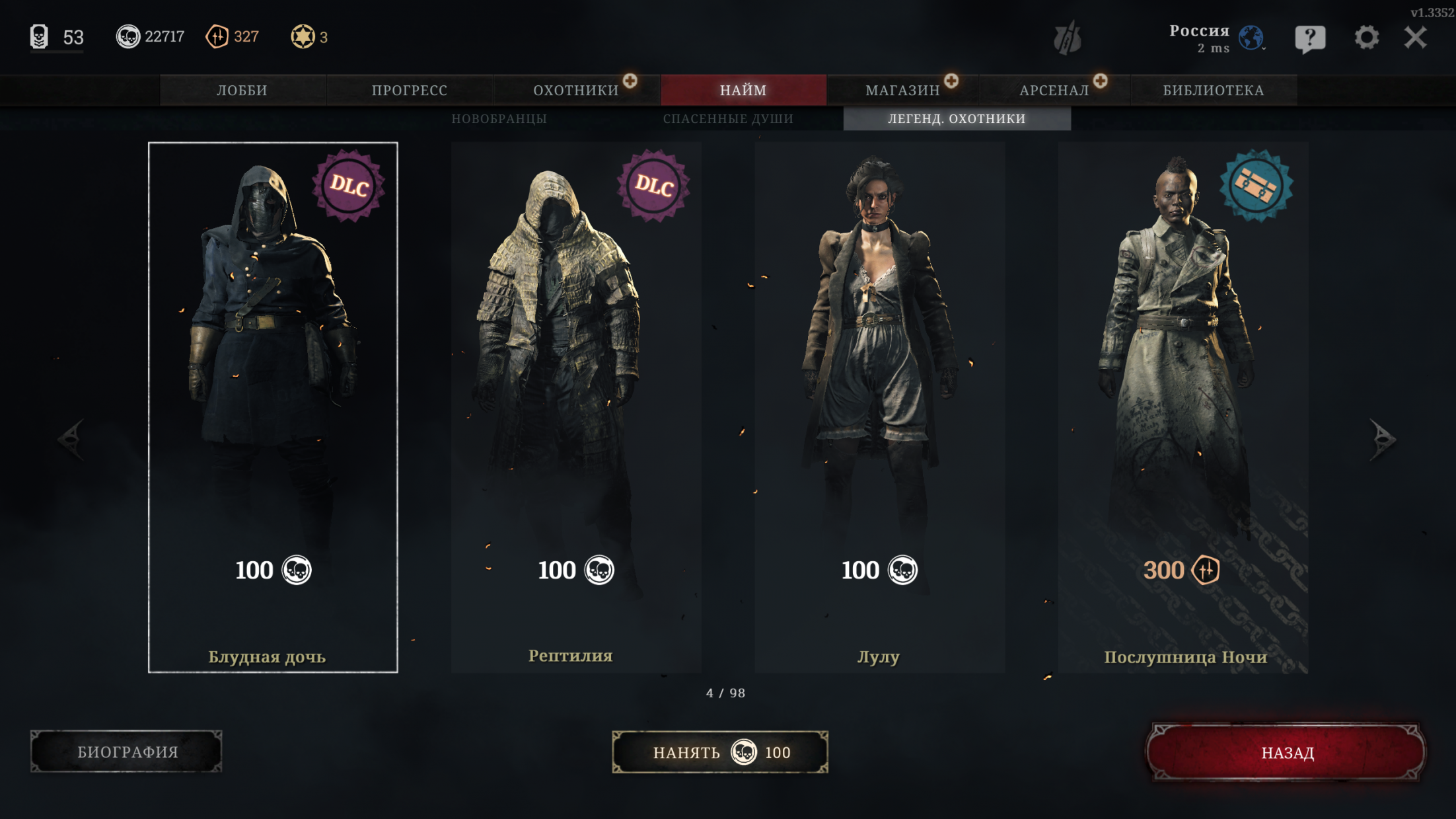Hire the hunter with the Нанять button
The width and height of the screenshot is (1456, 819).
pyautogui.click(x=720, y=752)
